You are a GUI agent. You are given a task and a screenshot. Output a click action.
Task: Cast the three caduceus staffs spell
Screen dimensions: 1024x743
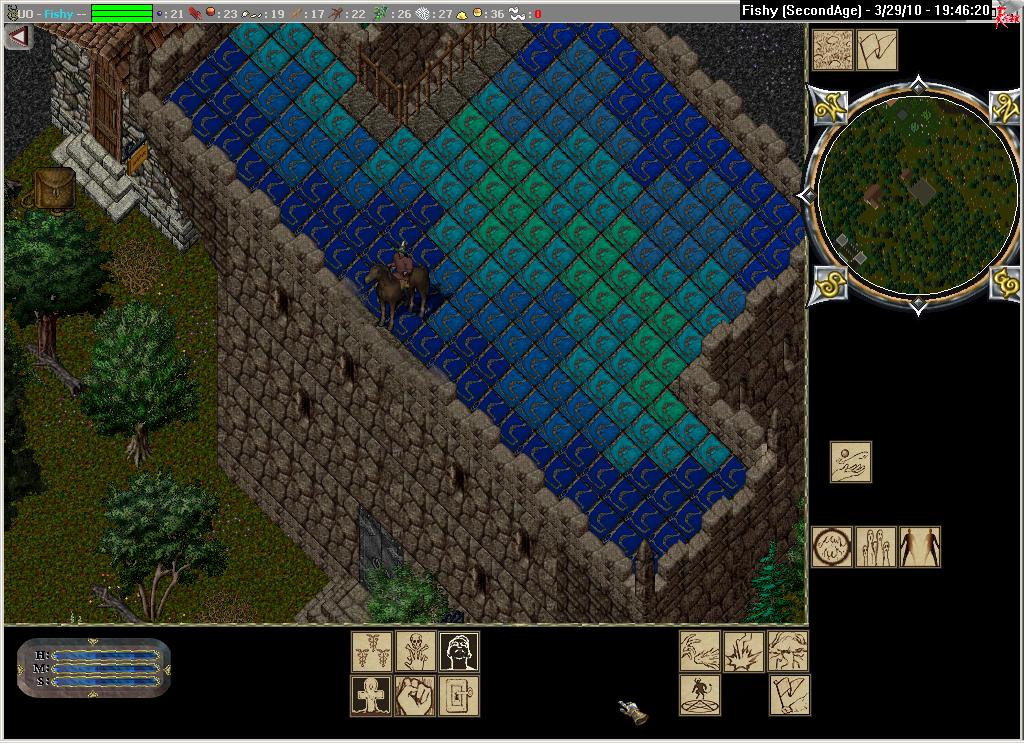point(371,652)
